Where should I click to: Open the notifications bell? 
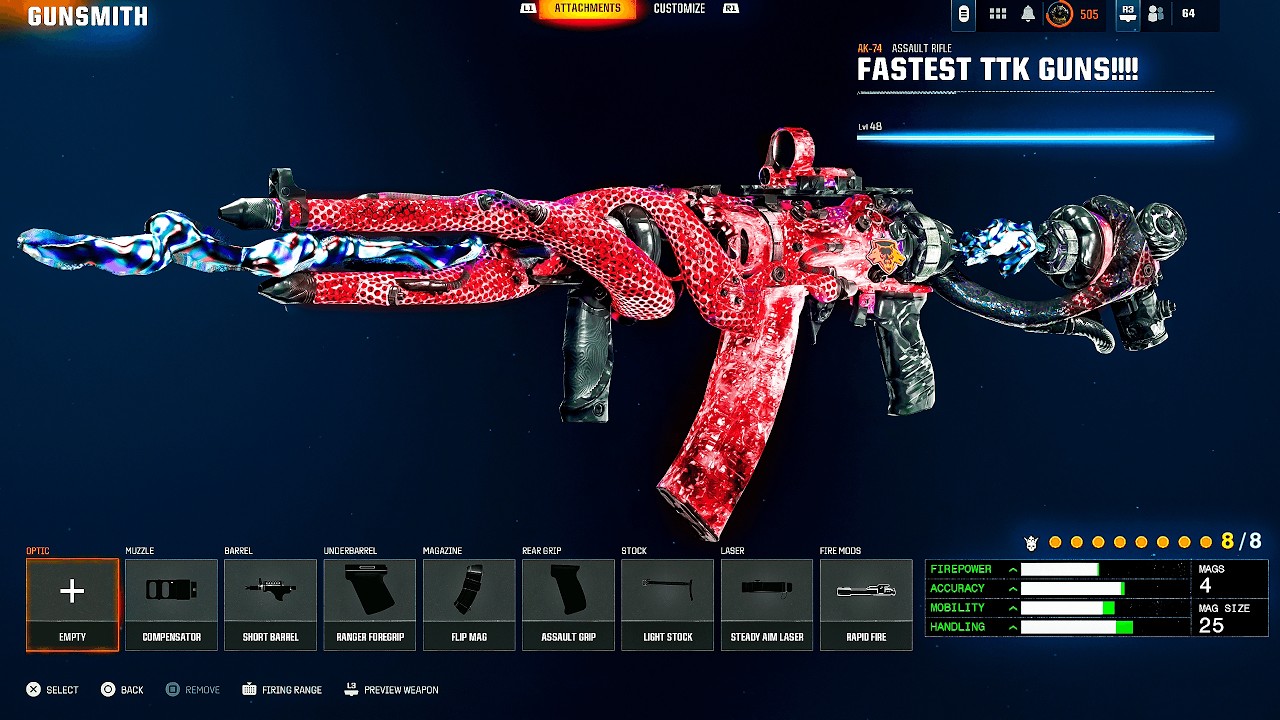click(1028, 14)
